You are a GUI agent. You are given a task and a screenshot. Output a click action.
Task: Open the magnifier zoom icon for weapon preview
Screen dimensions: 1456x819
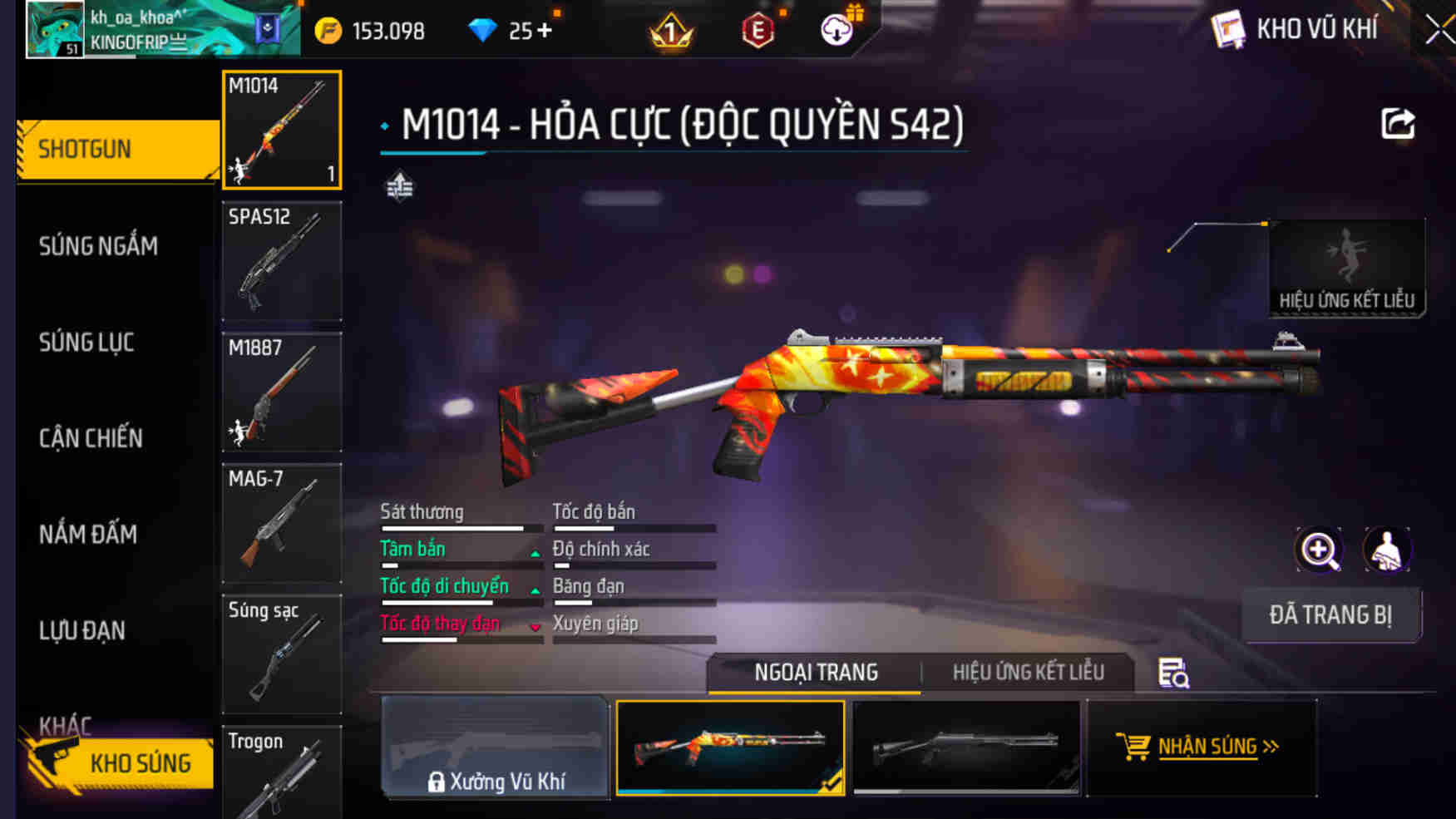click(x=1318, y=550)
